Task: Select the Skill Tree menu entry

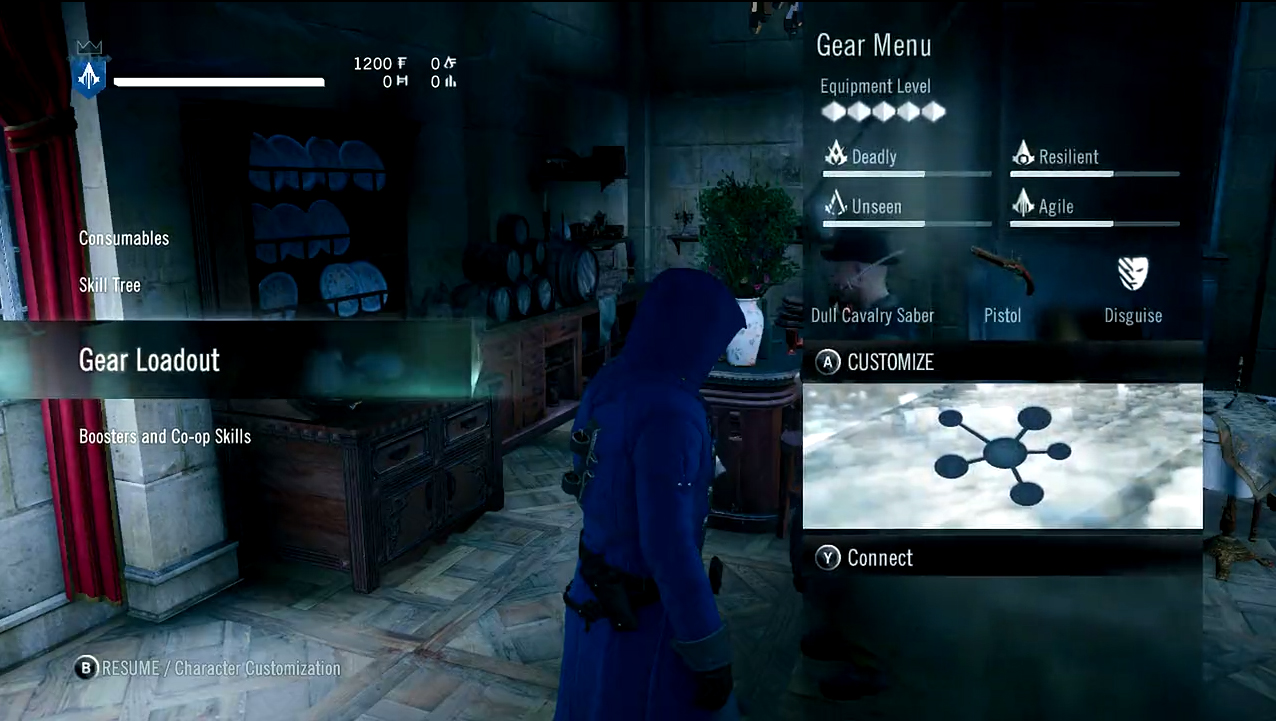Action: [110, 285]
